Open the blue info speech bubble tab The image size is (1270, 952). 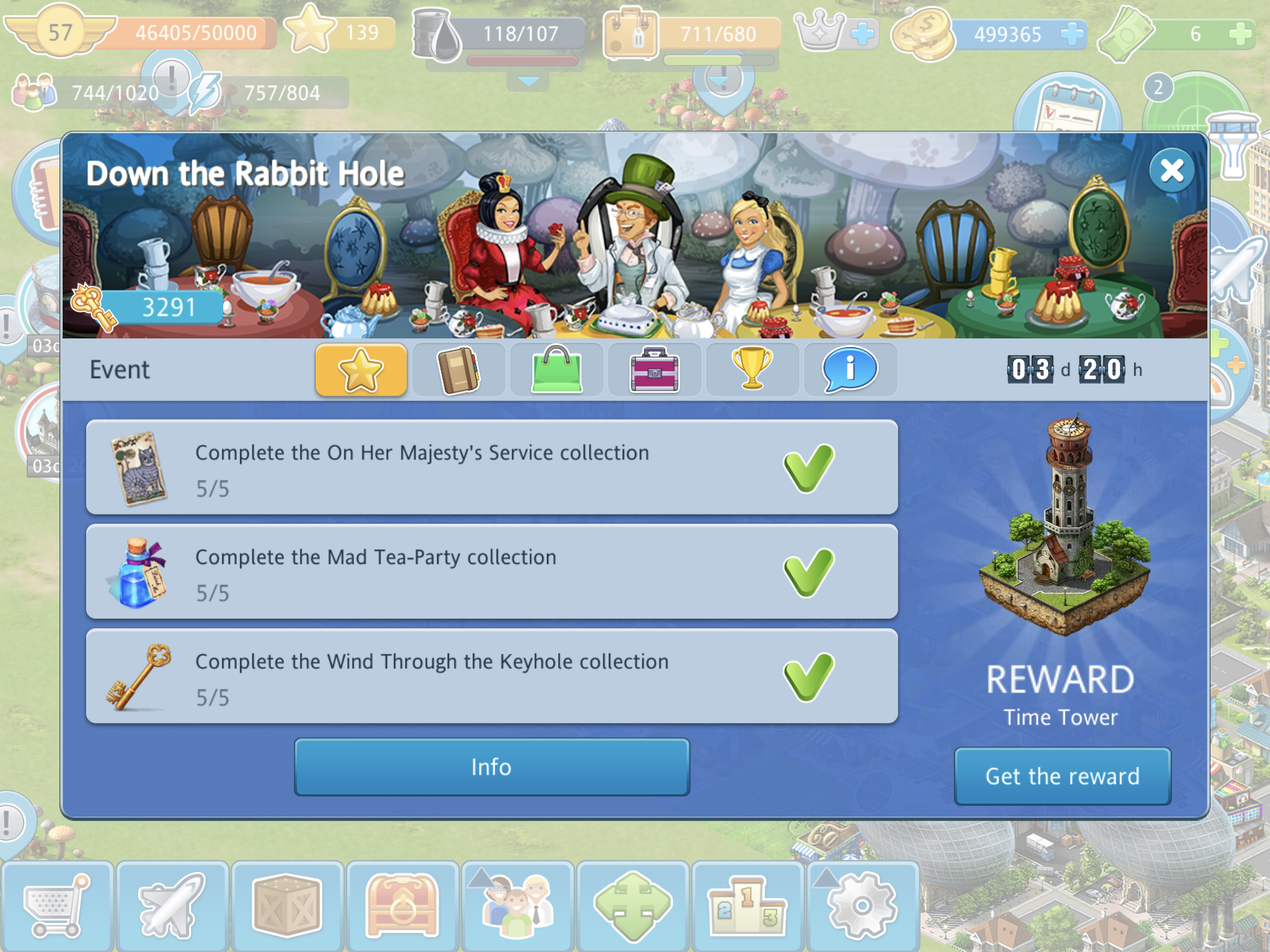point(850,370)
